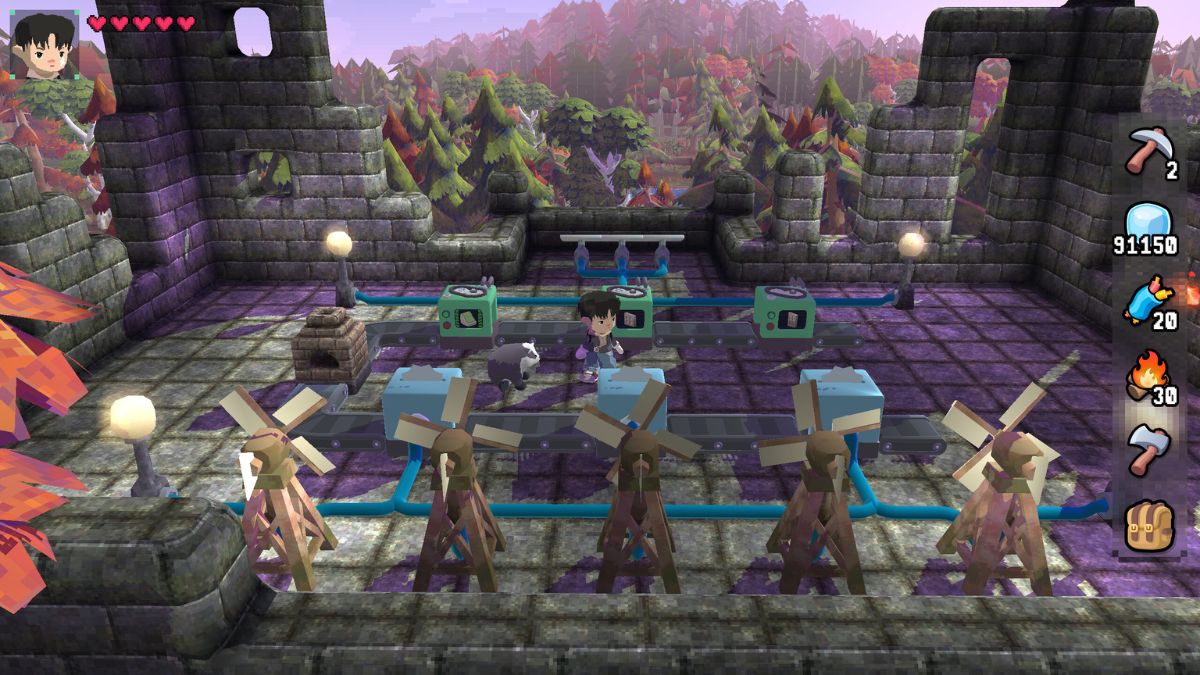Click the character portrait
The width and height of the screenshot is (1200, 675).
(x=44, y=45)
